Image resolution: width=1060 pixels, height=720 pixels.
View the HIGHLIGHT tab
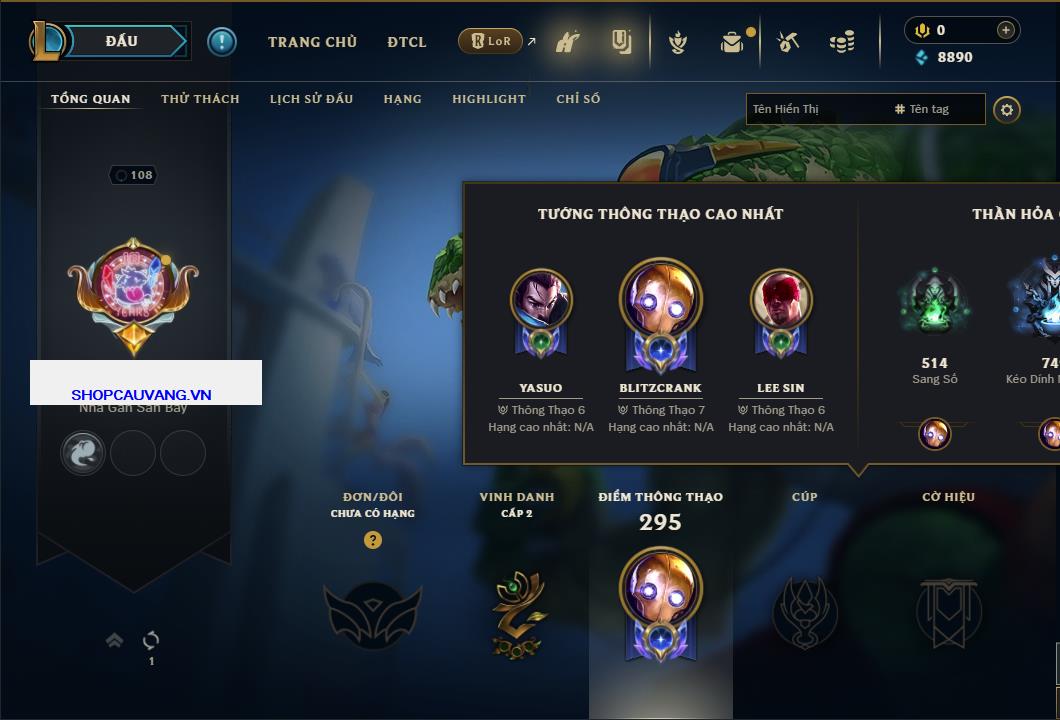(488, 99)
